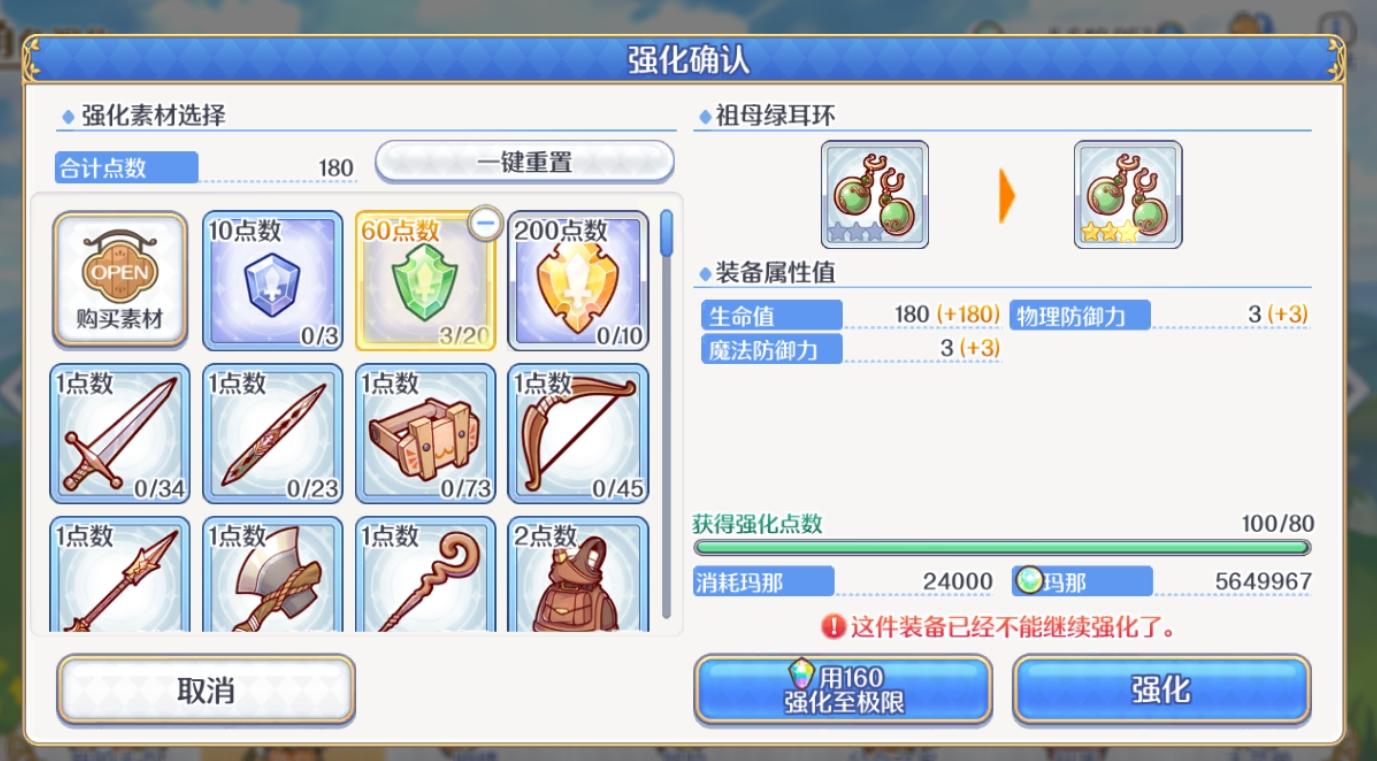Select the 10点数 blue crystal material

[271, 280]
